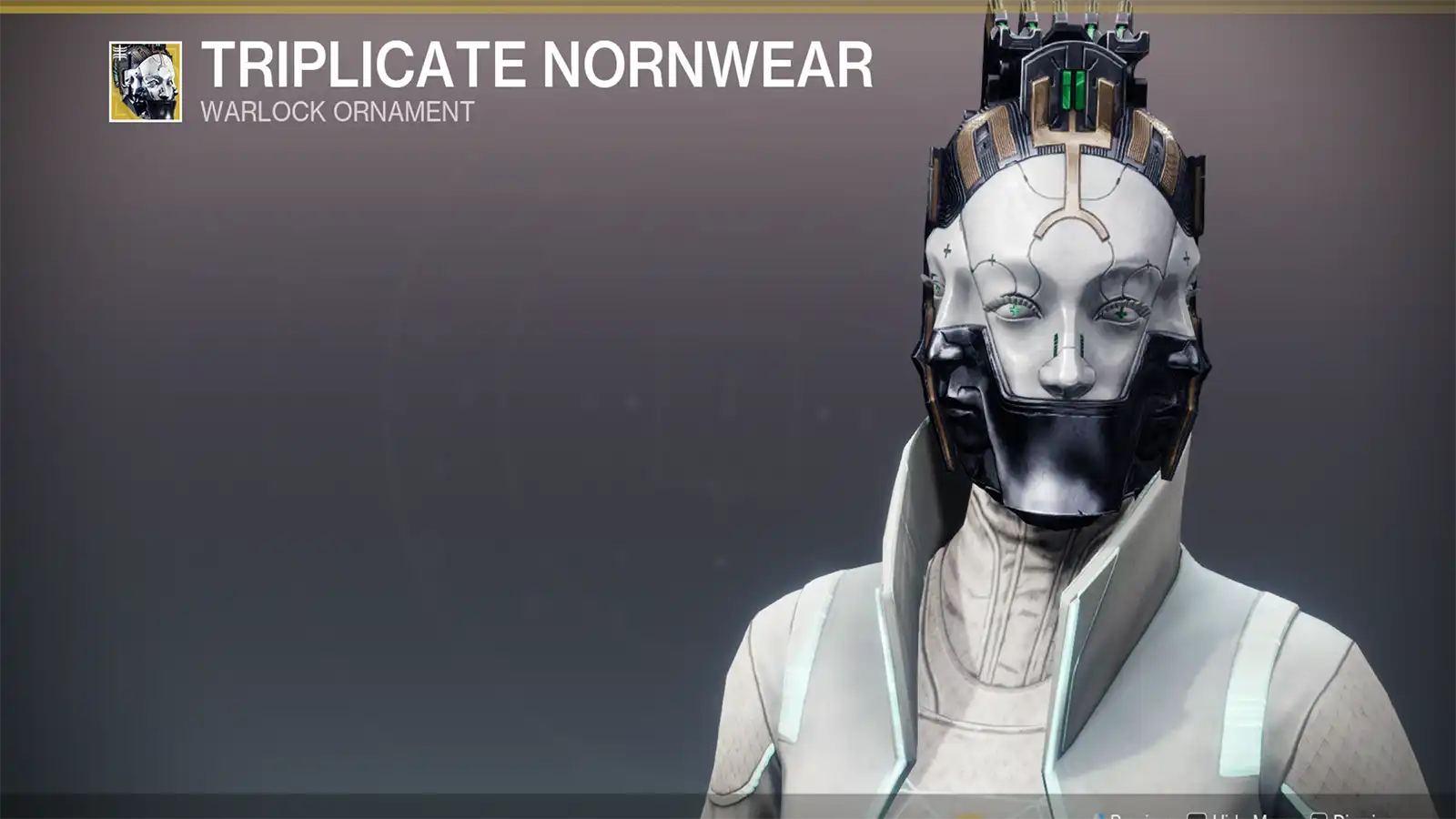The height and width of the screenshot is (819, 1456).
Task: Click the blue Preview indicator icon
Action: tap(1101, 814)
